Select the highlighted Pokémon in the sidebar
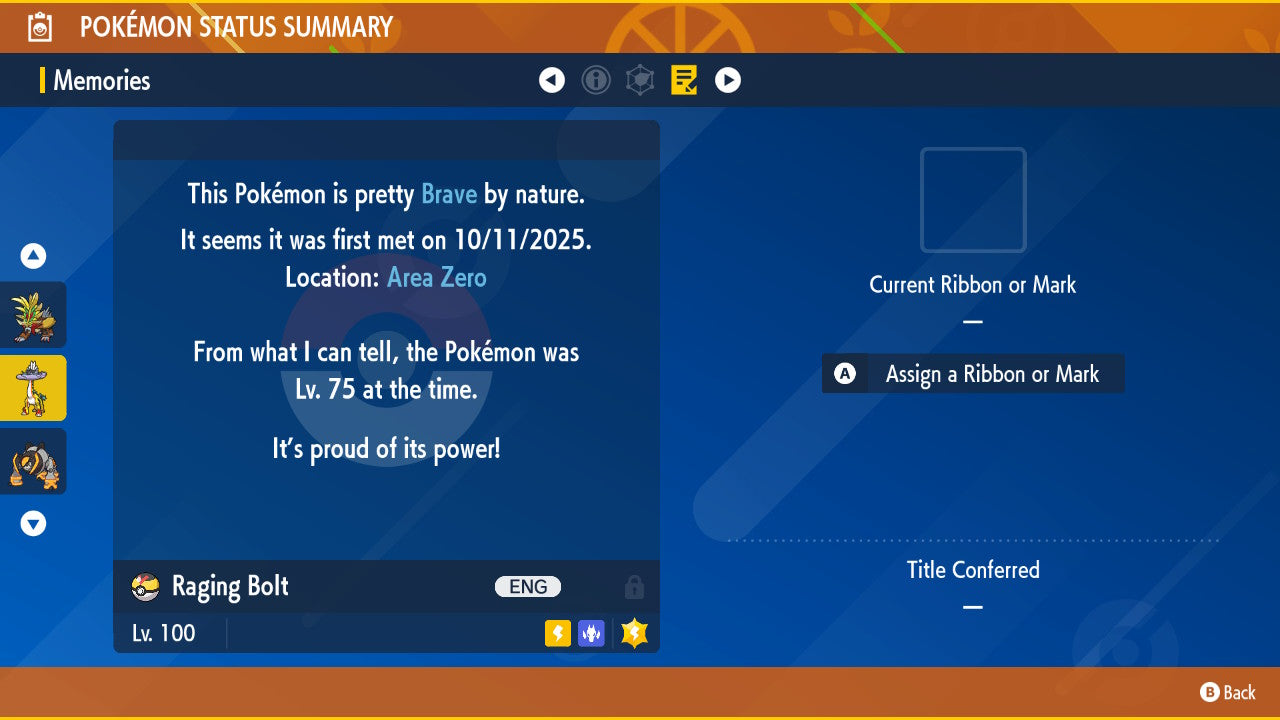Image resolution: width=1280 pixels, height=720 pixels. pyautogui.click(x=34, y=388)
